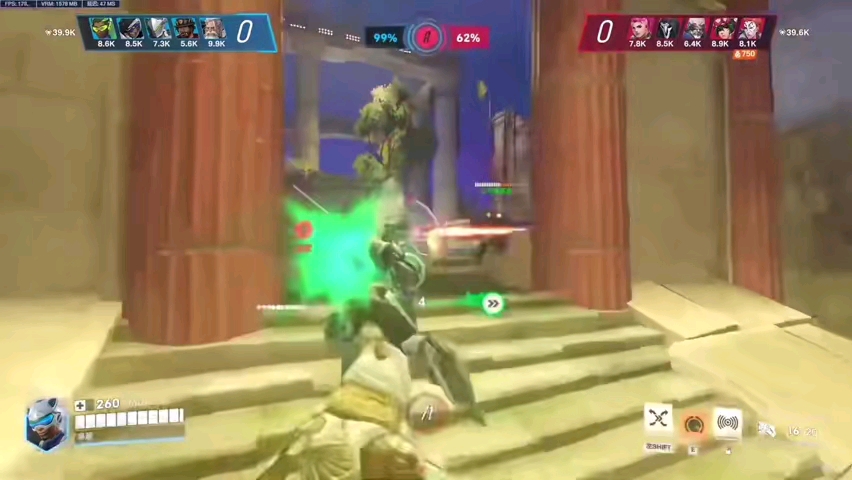Activate Lúcio's Crossfade ability icon
Viewport: 852px width, 480px height.
click(658, 419)
